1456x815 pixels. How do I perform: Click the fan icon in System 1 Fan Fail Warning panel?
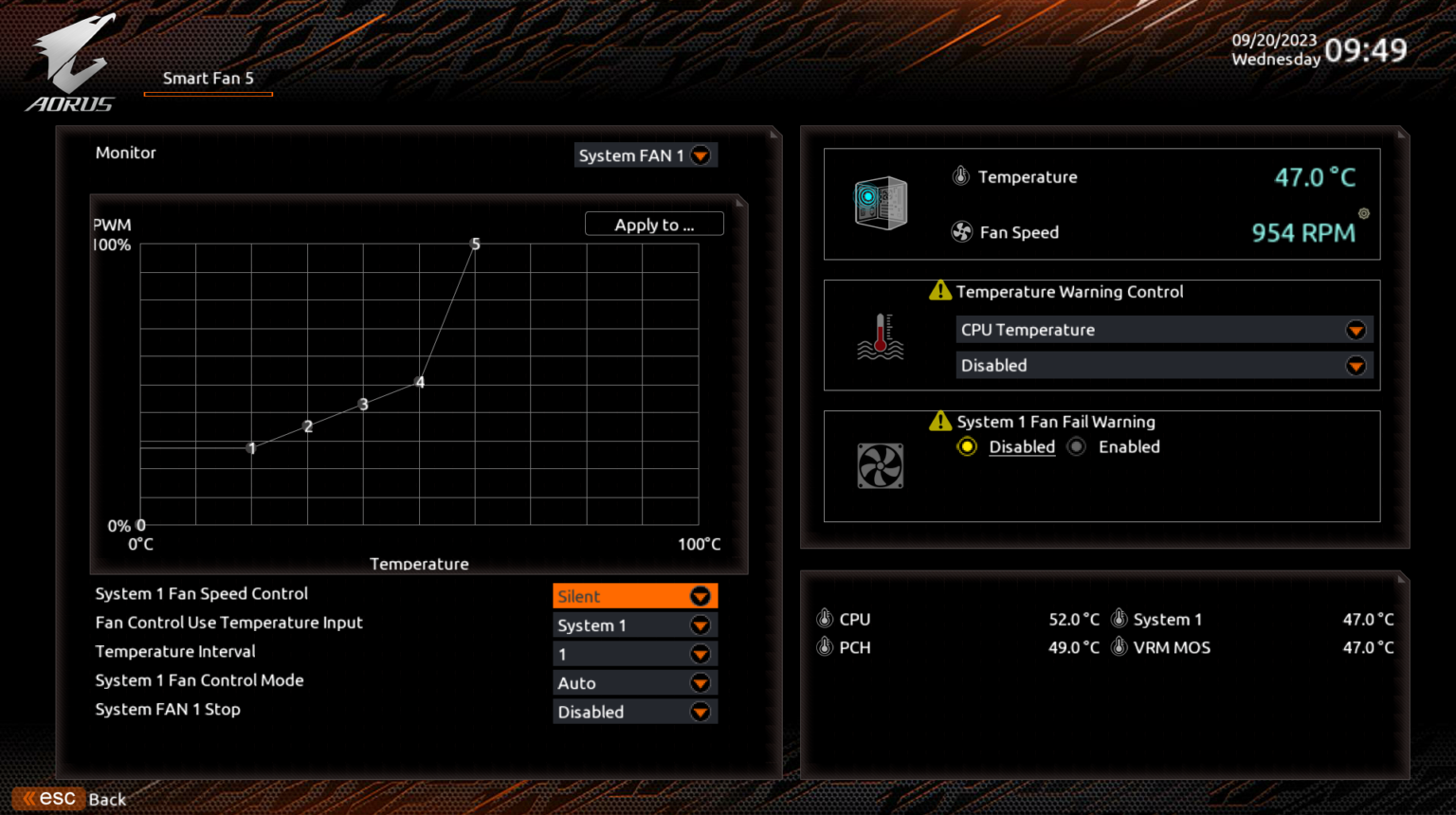[881, 465]
